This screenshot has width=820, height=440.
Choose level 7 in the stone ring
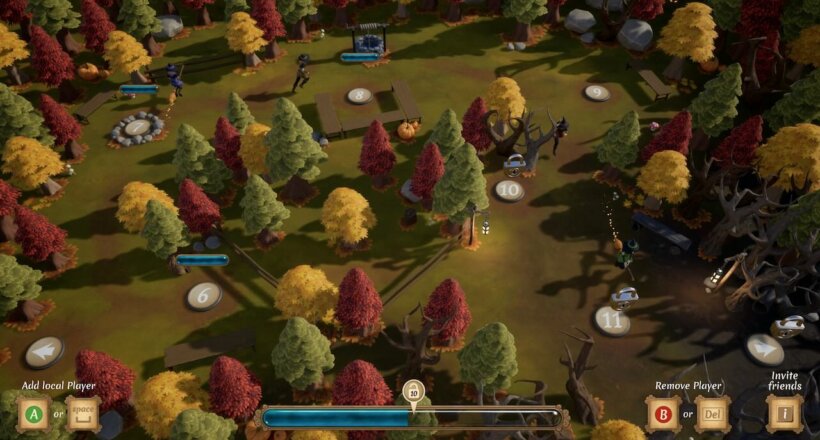click(137, 127)
